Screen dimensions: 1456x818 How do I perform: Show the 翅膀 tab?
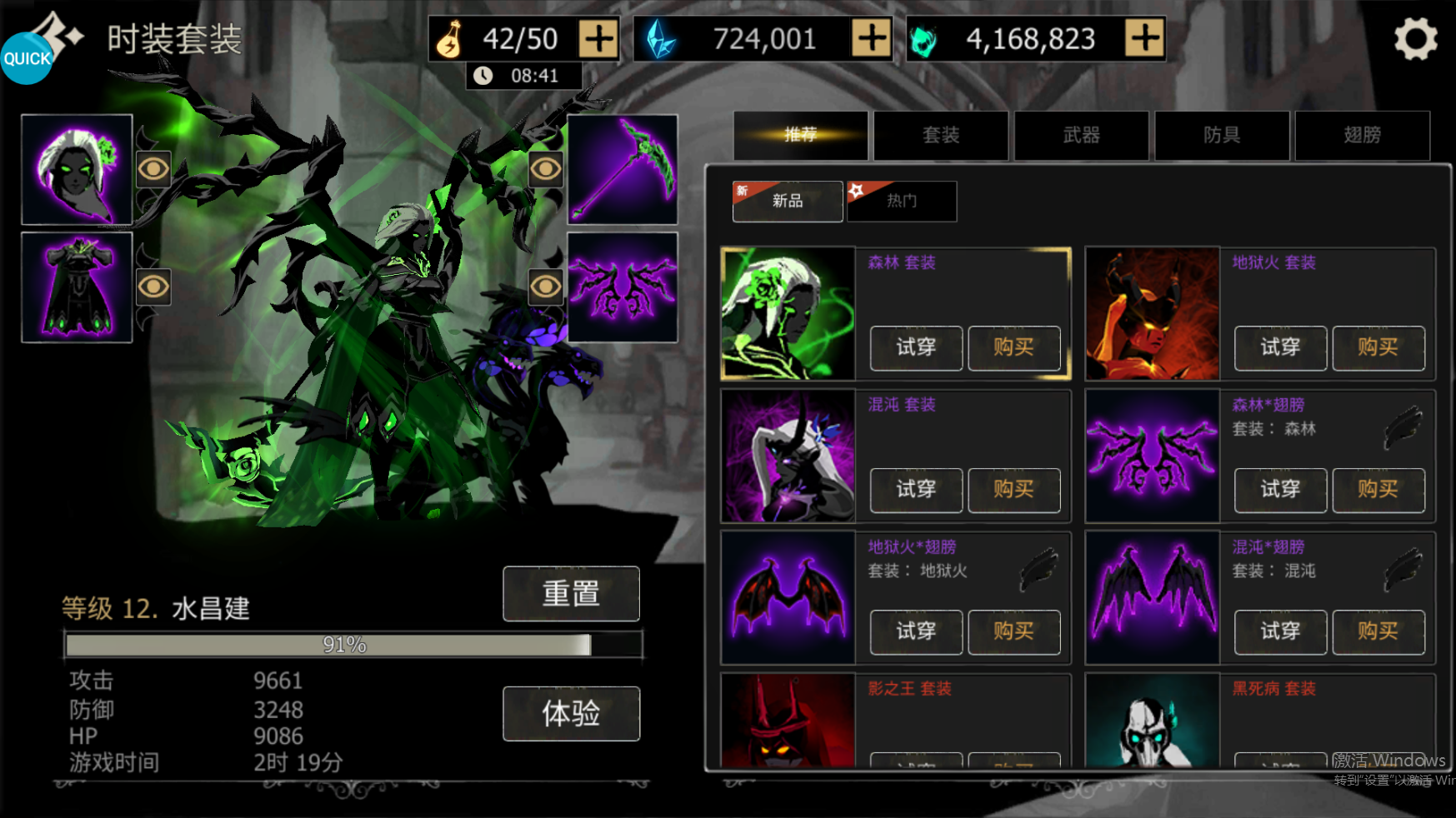[1362, 135]
